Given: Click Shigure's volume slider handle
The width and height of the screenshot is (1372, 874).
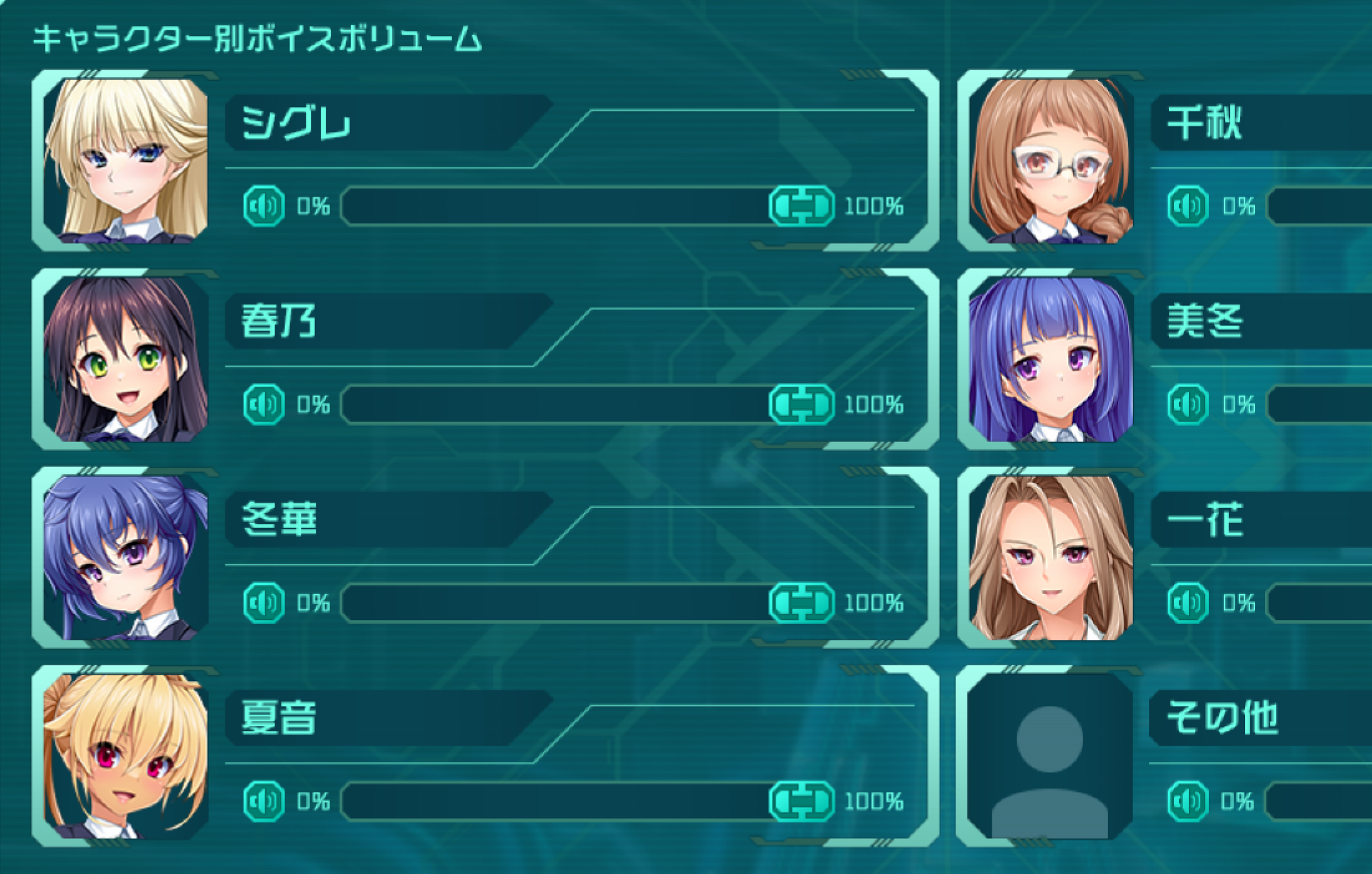Looking at the screenshot, I should pyautogui.click(x=801, y=206).
